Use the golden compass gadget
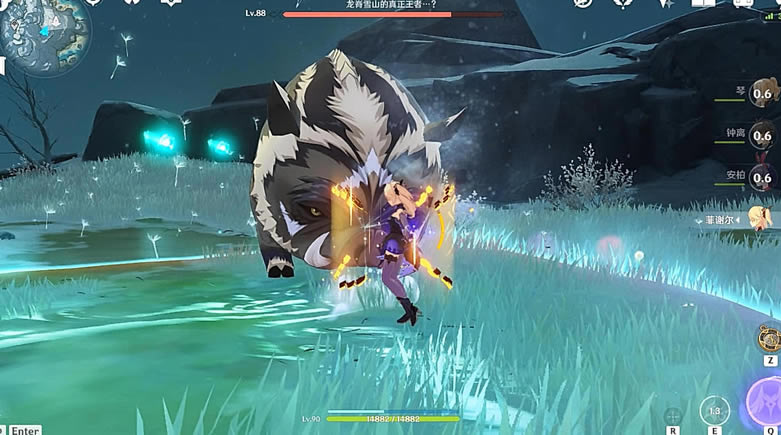Screen dimensions: 781x435 [x=769, y=337]
